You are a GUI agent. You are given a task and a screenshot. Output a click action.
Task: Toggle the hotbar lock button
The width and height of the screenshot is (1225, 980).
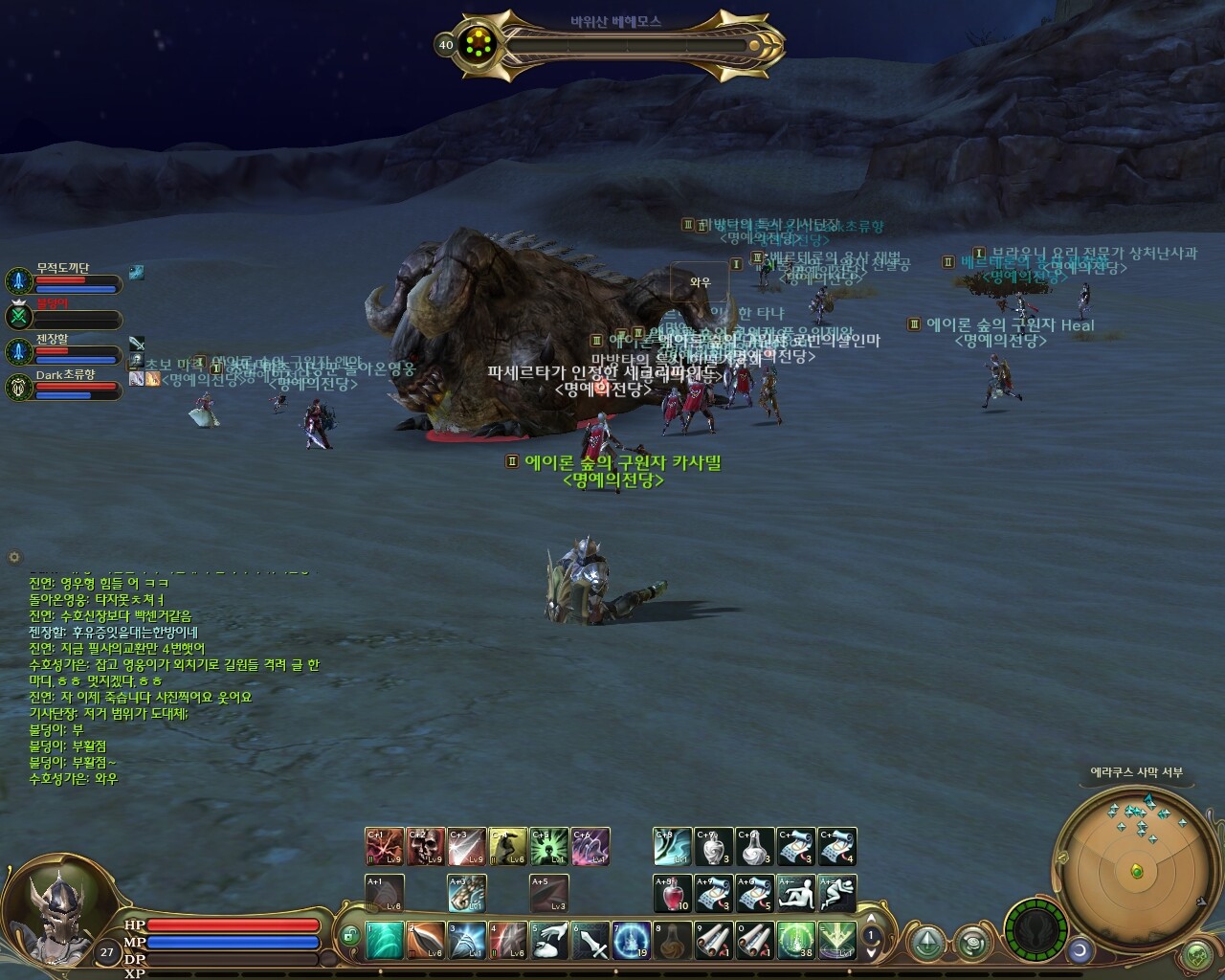click(x=349, y=933)
